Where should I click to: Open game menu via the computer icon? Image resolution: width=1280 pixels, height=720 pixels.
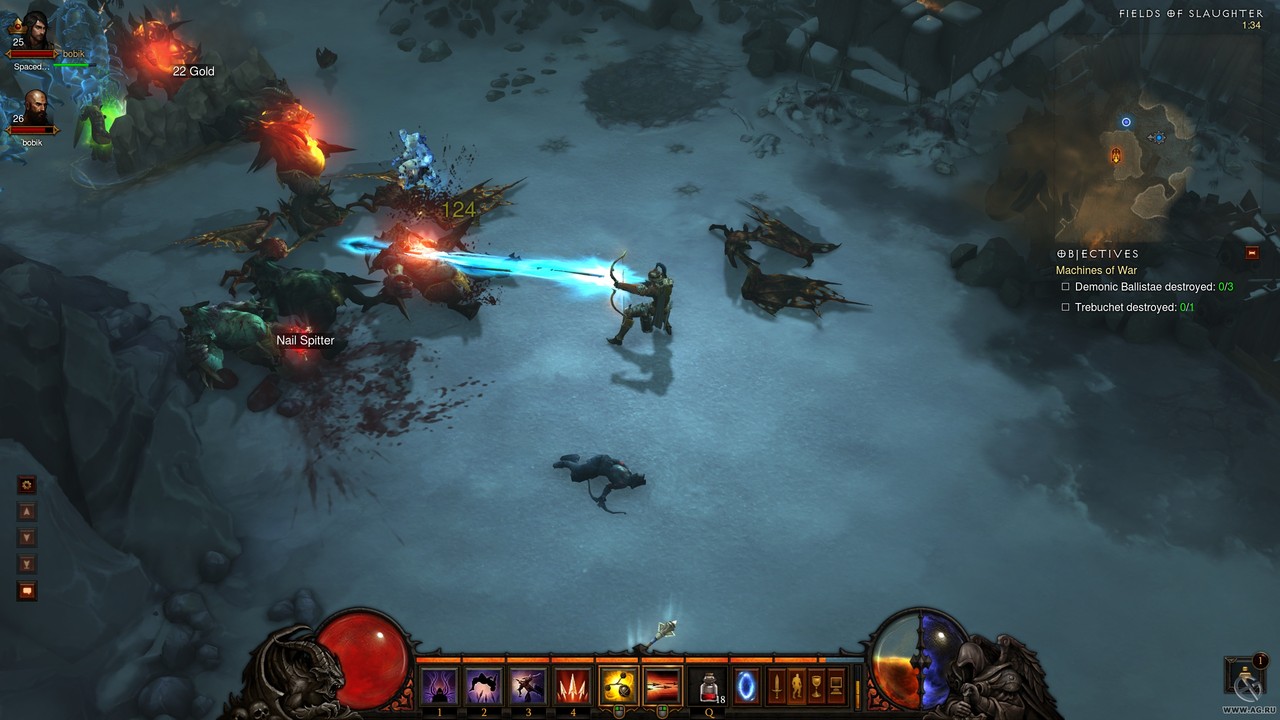coord(836,686)
